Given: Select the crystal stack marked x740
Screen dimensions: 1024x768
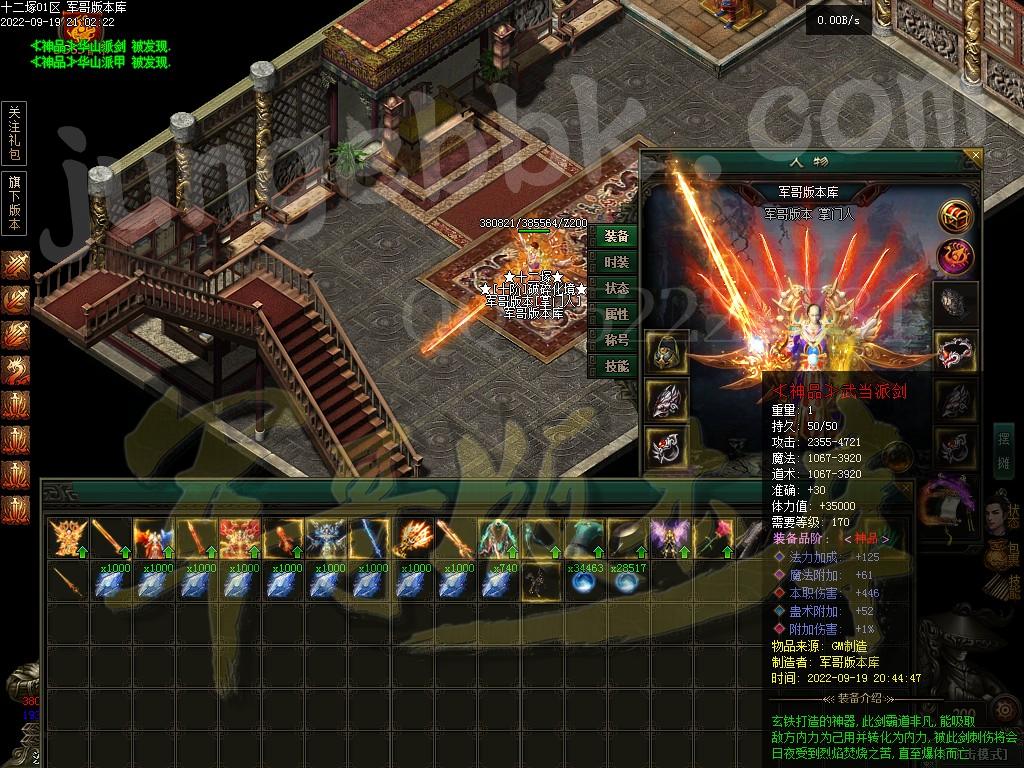Looking at the screenshot, I should click(x=495, y=582).
